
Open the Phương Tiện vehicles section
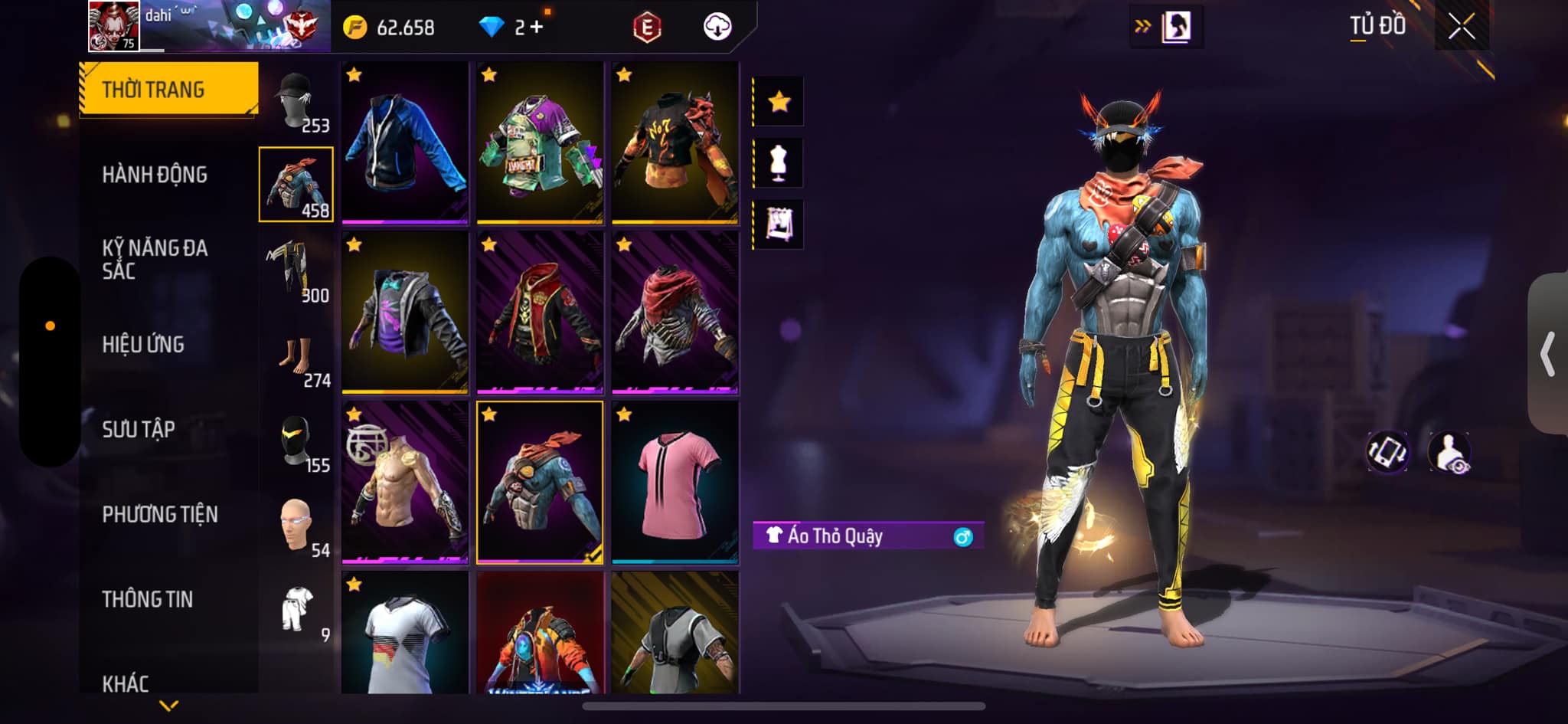pyautogui.click(x=160, y=514)
